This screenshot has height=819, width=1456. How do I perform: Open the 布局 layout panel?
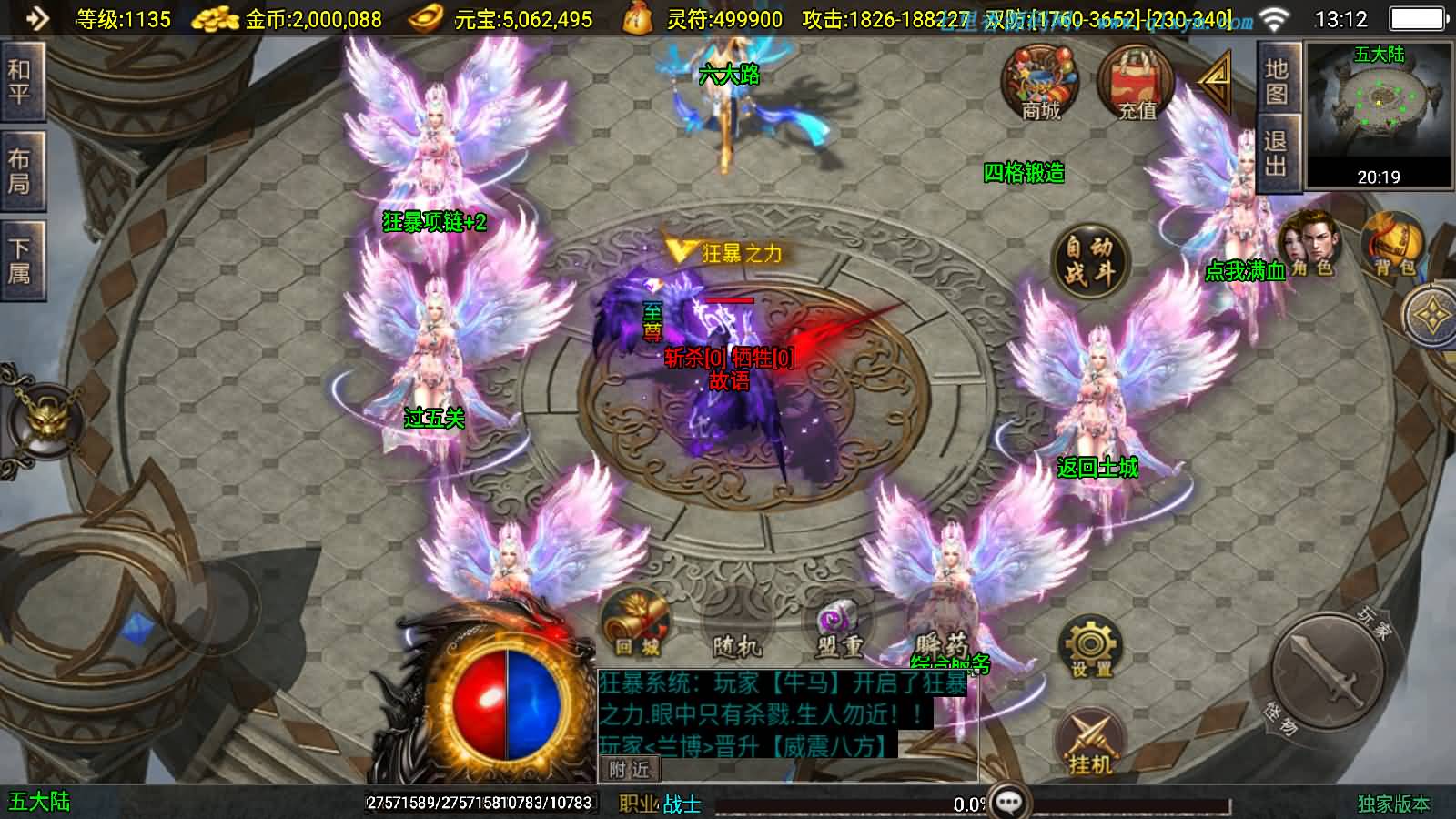coord(19,170)
